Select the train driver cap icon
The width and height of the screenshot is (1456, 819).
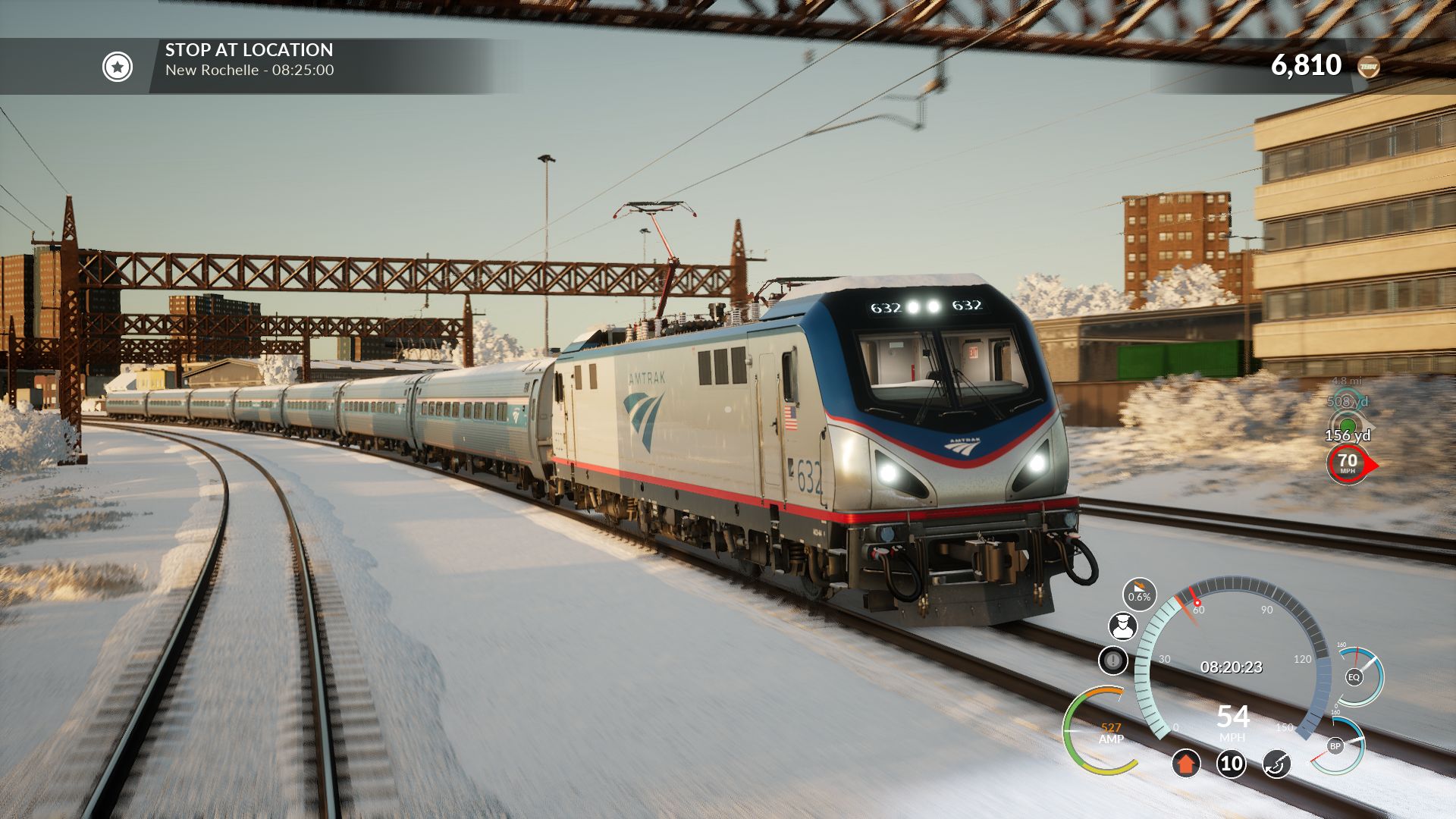(1122, 626)
